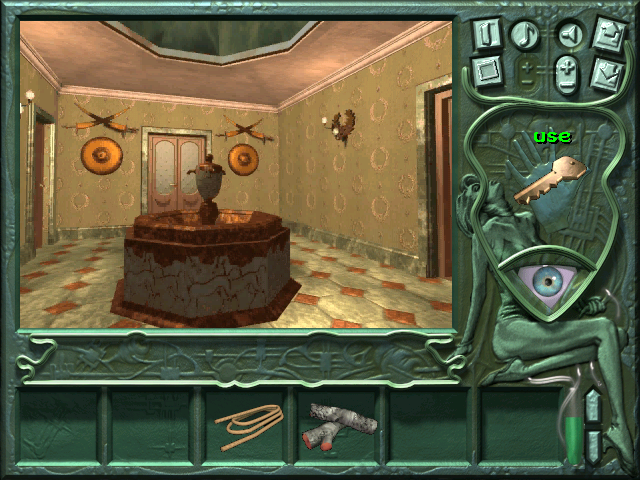The width and height of the screenshot is (640, 480).
Task: Click the save game button with down arrow
Action: pos(609,73)
